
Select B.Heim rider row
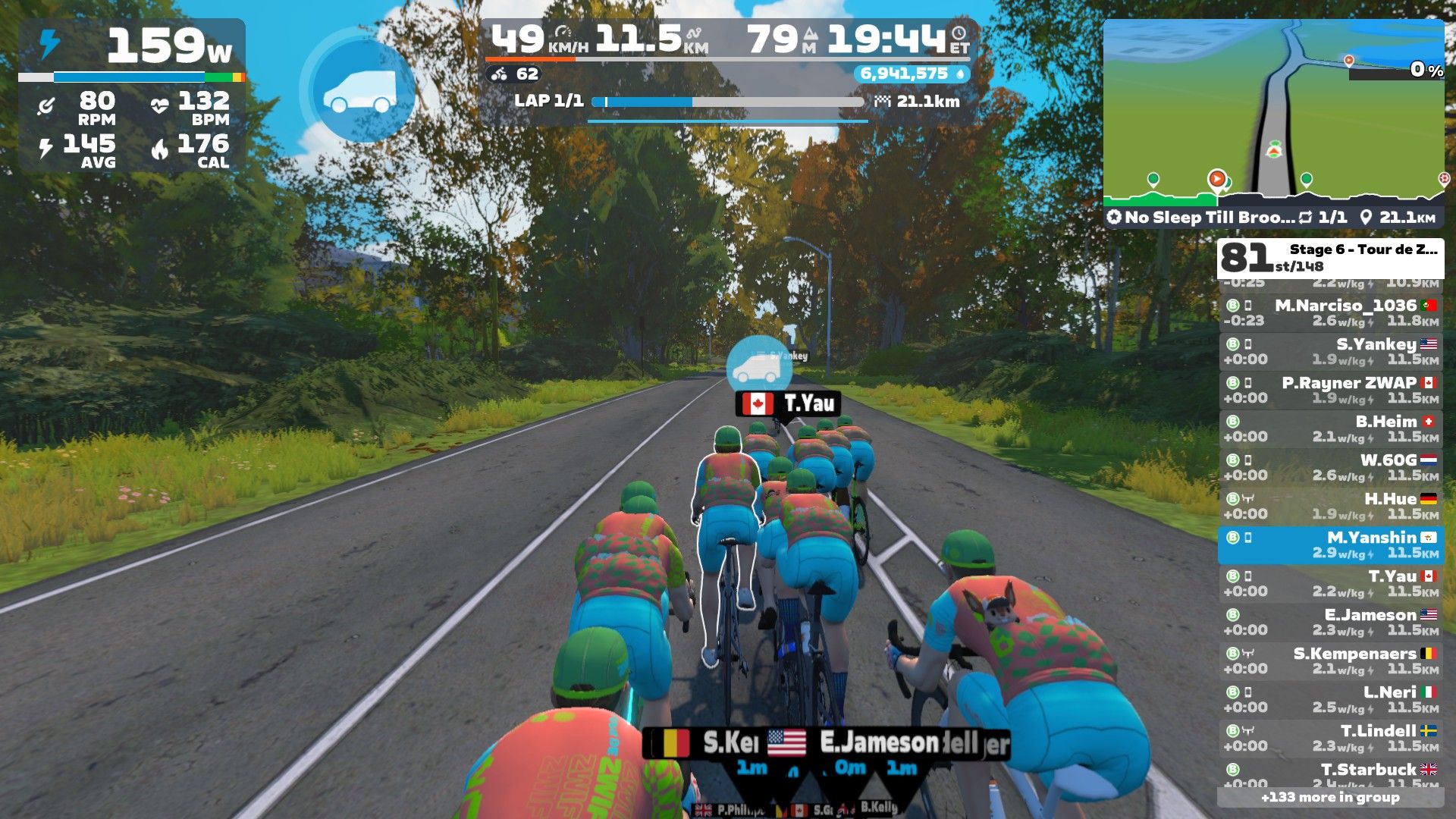[x=1331, y=428]
